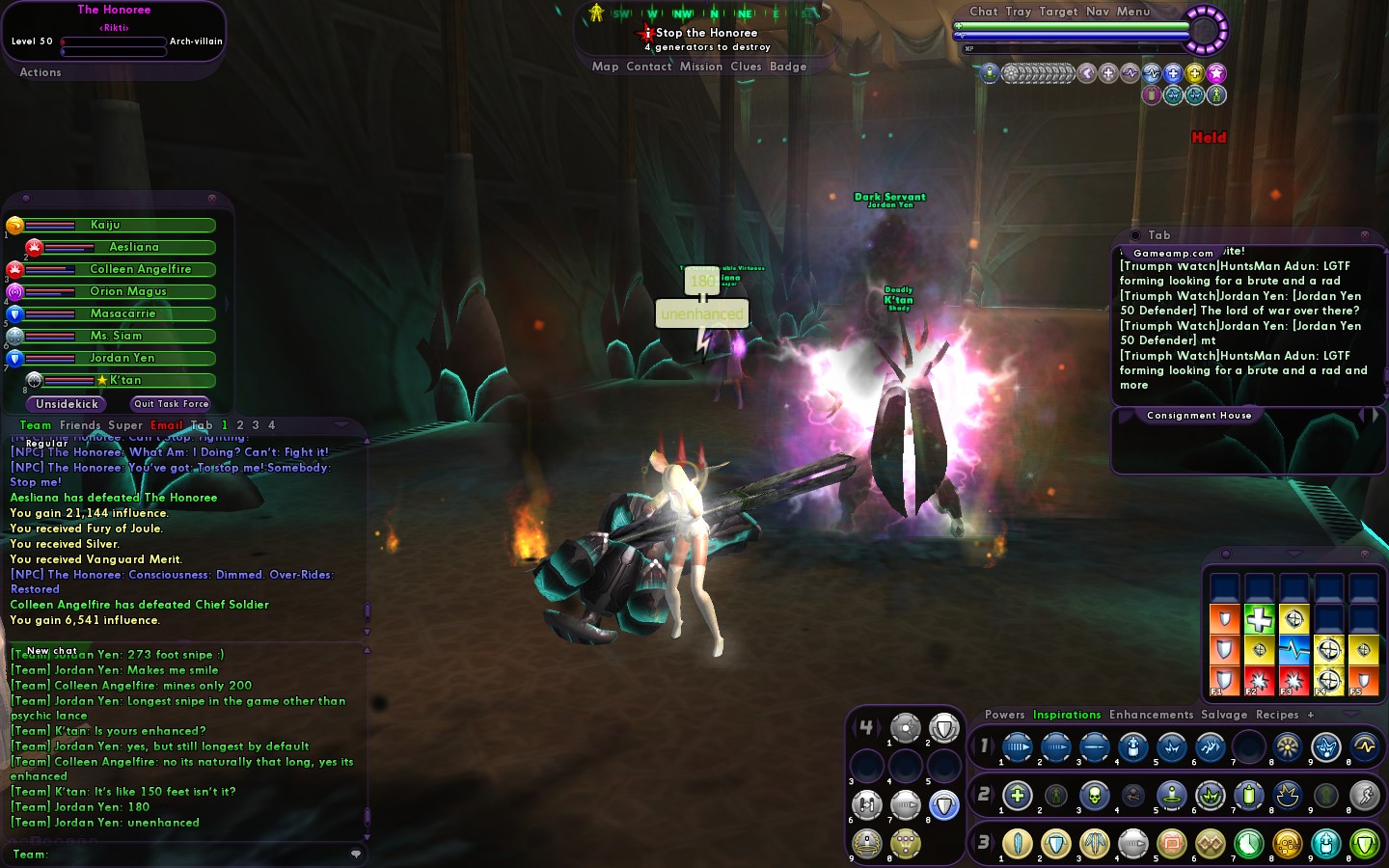1389x868 pixels.
Task: Toggle the Tray window
Action: pyautogui.click(x=1019, y=12)
